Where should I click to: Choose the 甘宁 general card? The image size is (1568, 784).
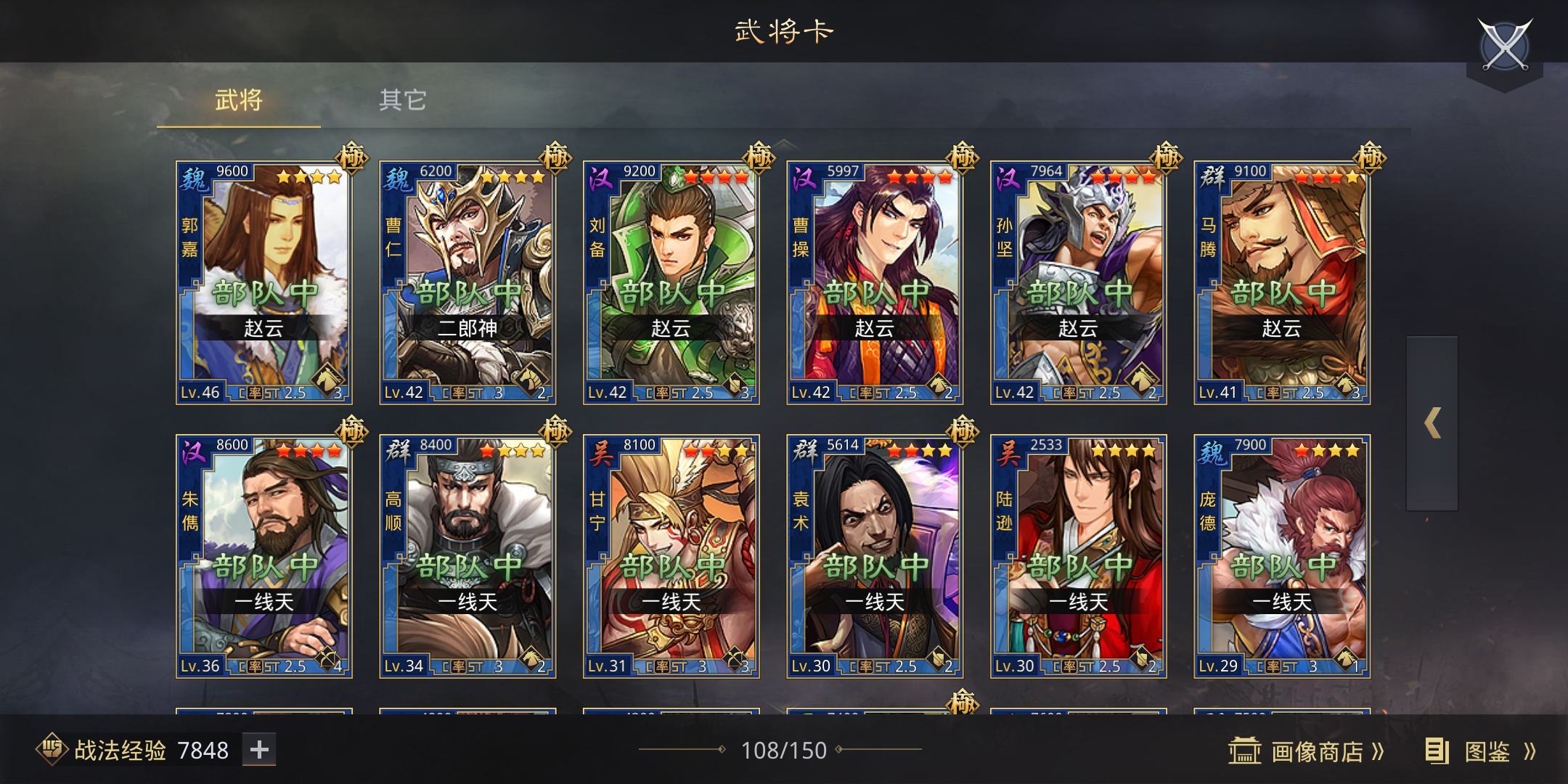(671, 555)
